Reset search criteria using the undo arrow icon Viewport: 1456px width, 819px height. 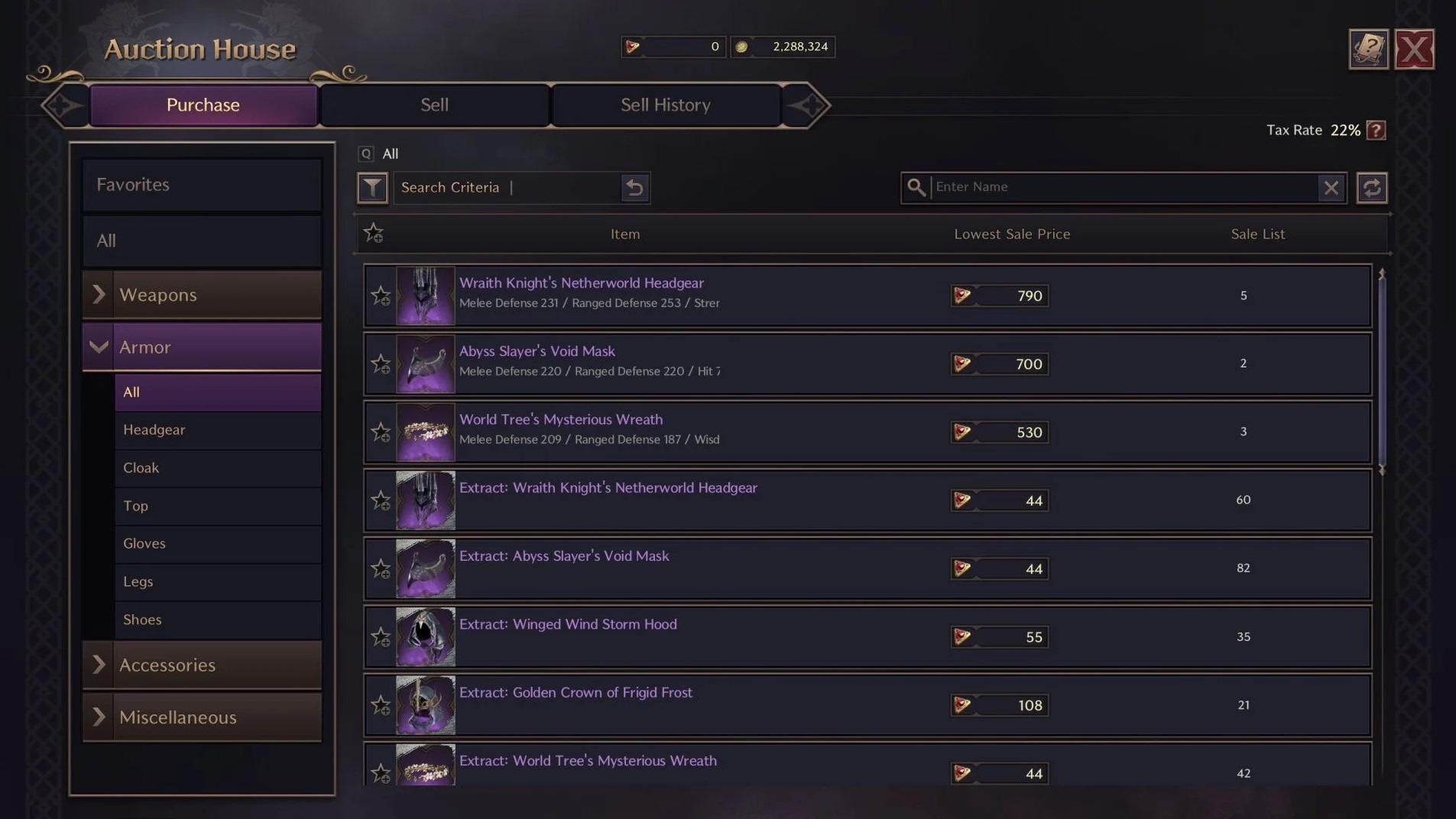click(x=635, y=187)
